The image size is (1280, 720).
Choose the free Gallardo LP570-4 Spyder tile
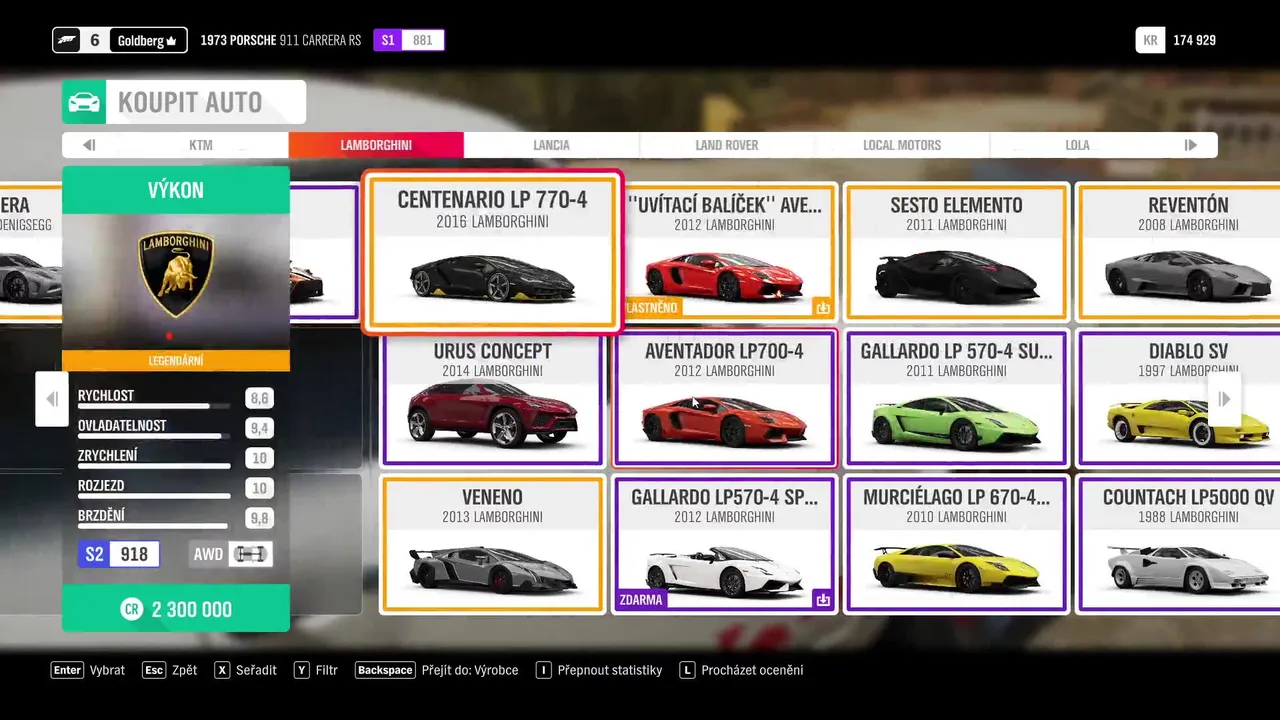[x=725, y=545]
